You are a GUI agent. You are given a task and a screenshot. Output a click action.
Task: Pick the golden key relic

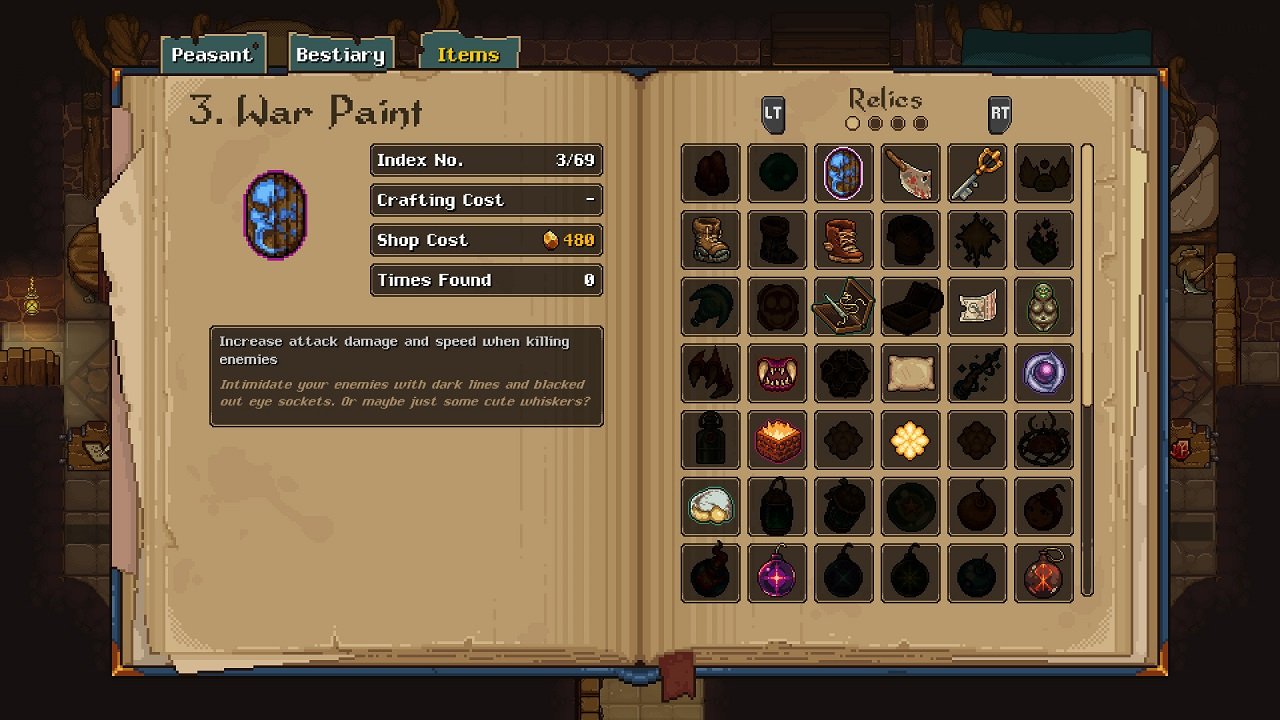(x=977, y=173)
